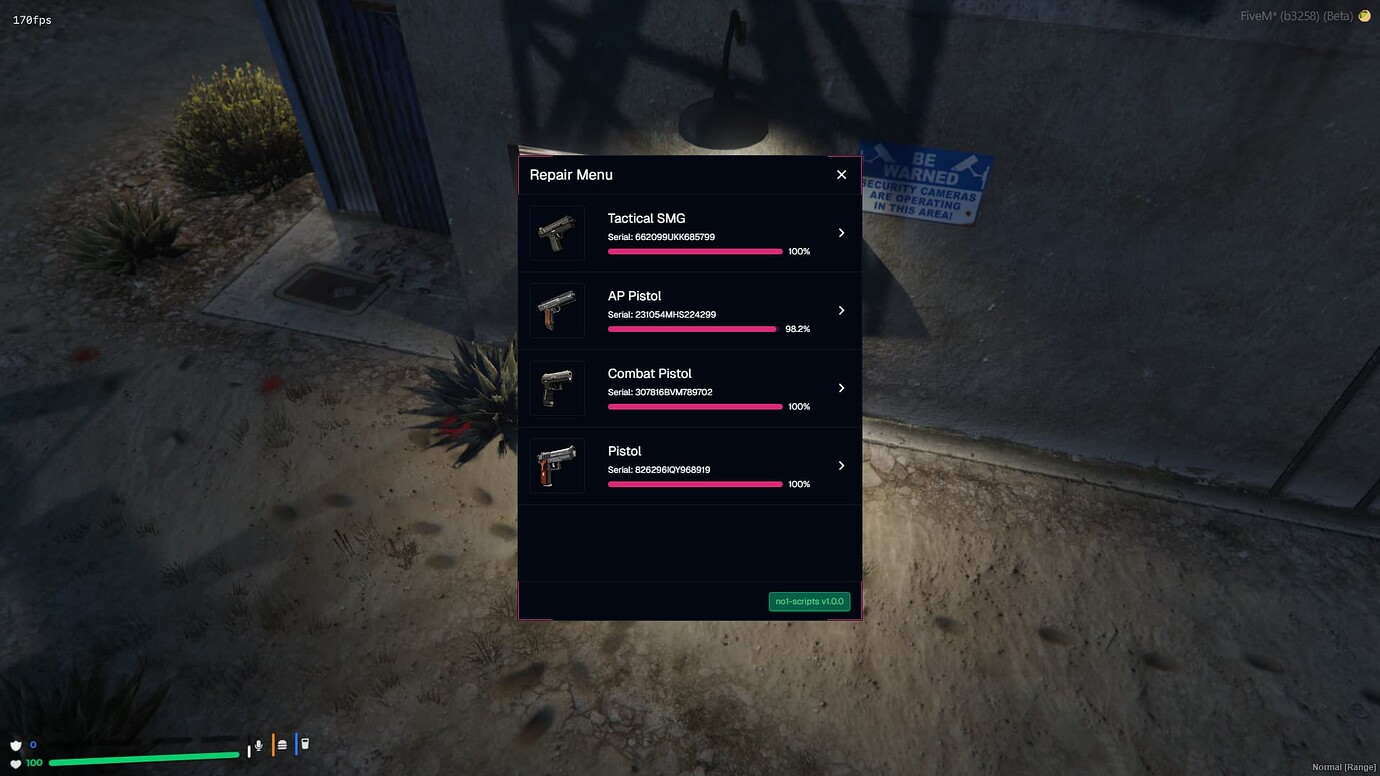Click the shield armor icon in the HUD
This screenshot has height=776, width=1380.
click(15, 744)
